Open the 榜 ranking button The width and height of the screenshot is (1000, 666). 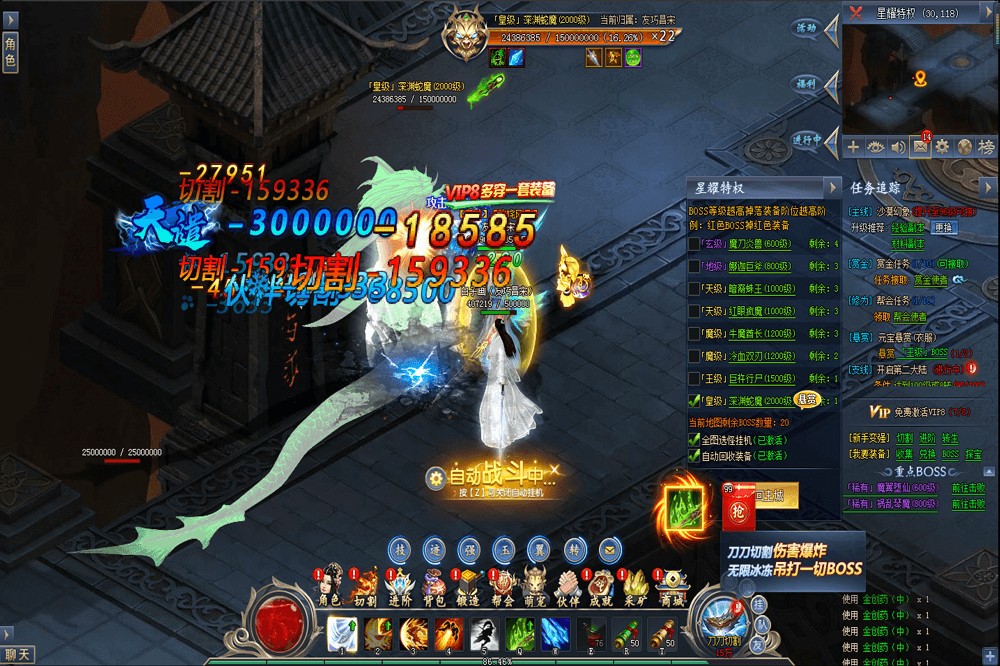(x=987, y=147)
